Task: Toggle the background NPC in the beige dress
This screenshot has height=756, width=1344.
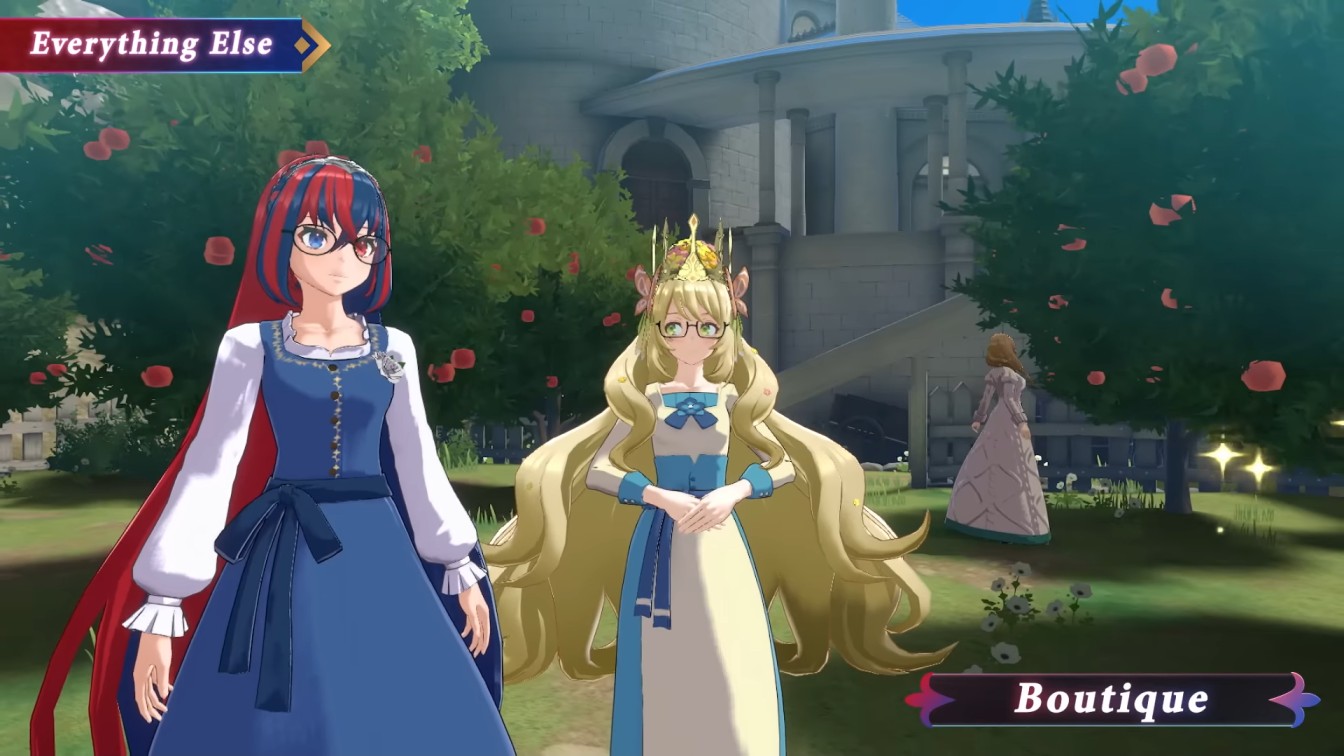Action: 995,440
